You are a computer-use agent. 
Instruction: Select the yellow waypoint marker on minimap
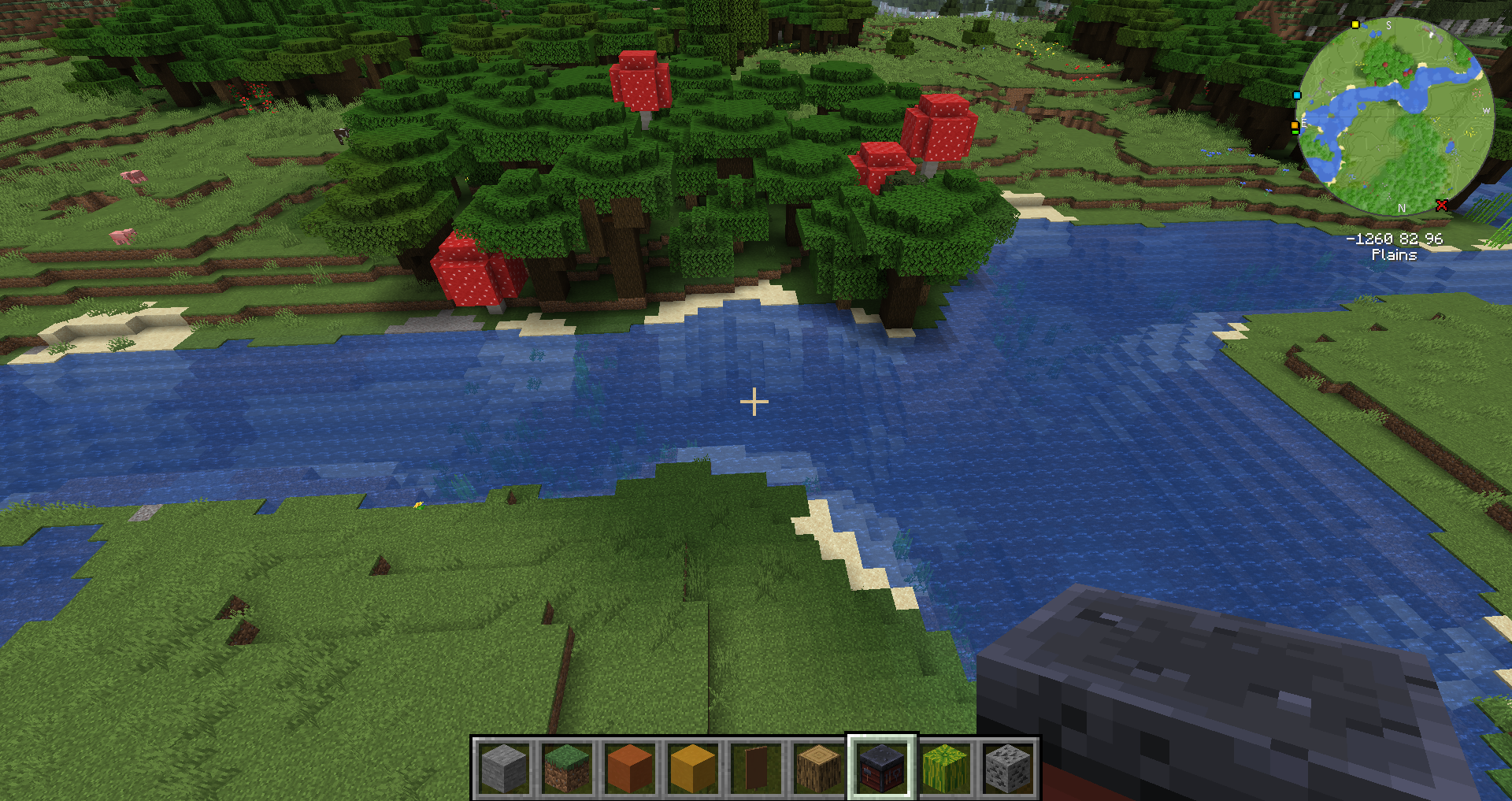[x=1355, y=24]
